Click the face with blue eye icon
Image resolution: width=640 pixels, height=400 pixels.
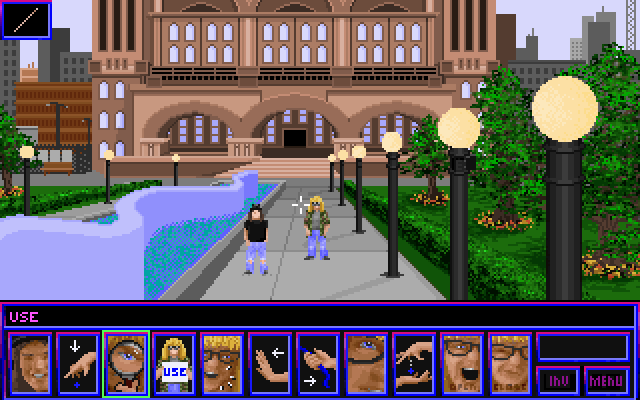pos(366,364)
